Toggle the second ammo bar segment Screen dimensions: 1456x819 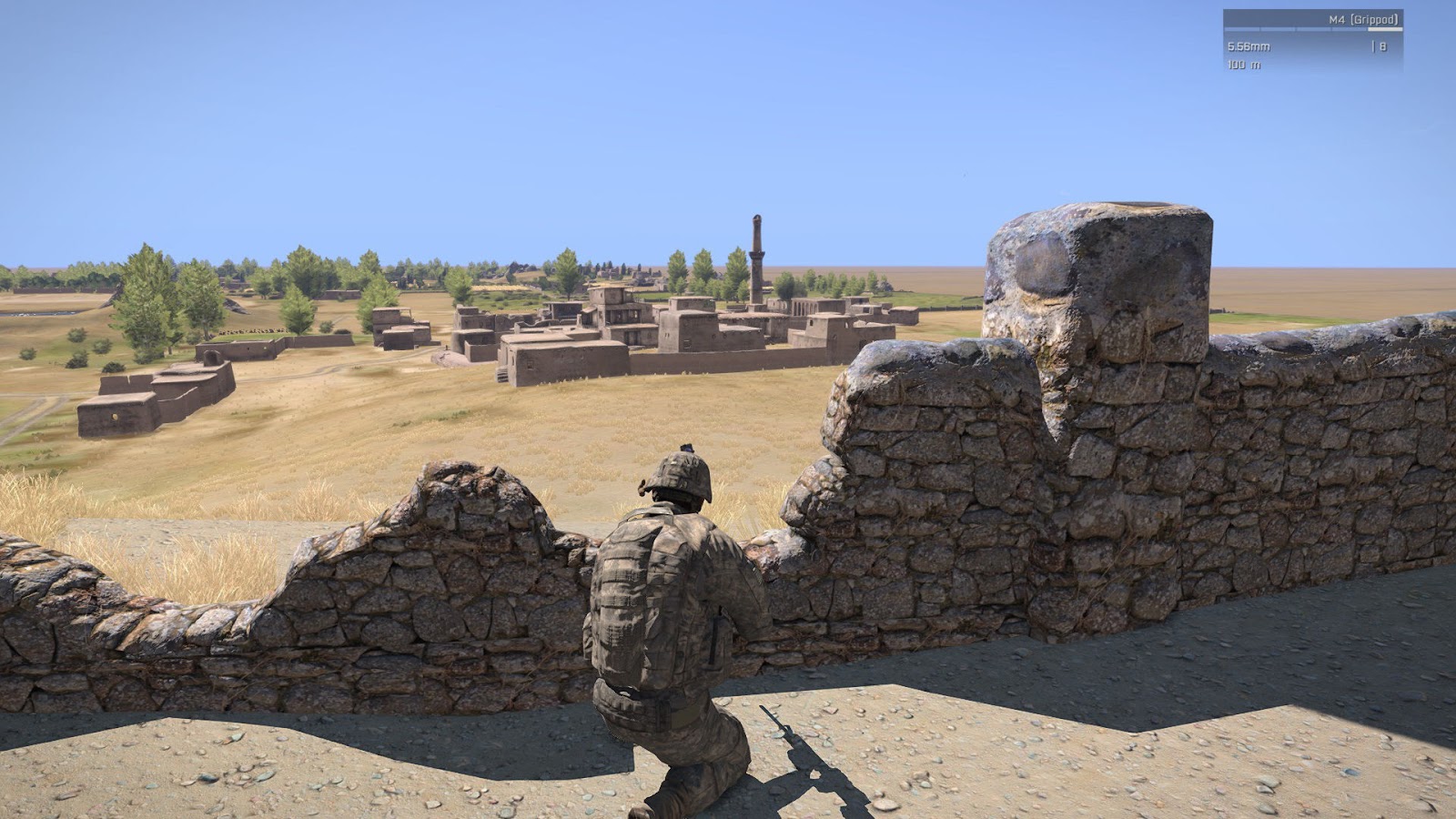pos(1277,29)
